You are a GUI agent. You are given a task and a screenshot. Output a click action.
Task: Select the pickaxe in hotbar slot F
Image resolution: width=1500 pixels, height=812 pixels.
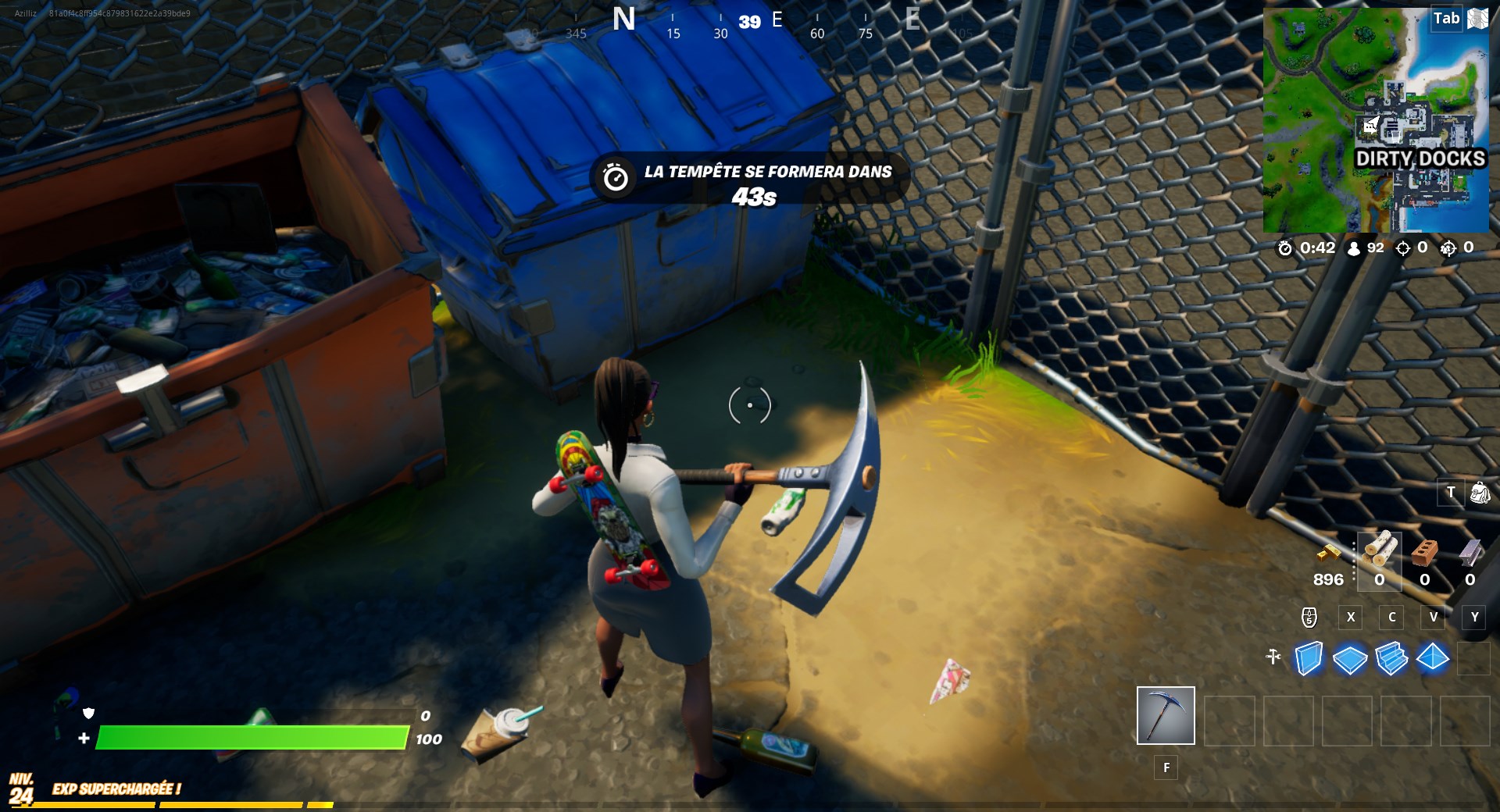pyautogui.click(x=1166, y=717)
